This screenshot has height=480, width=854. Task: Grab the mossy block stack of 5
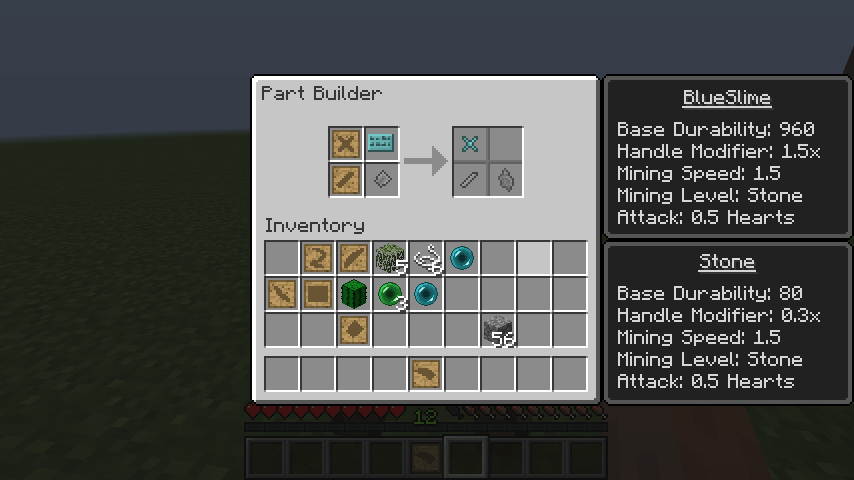[x=390, y=259]
